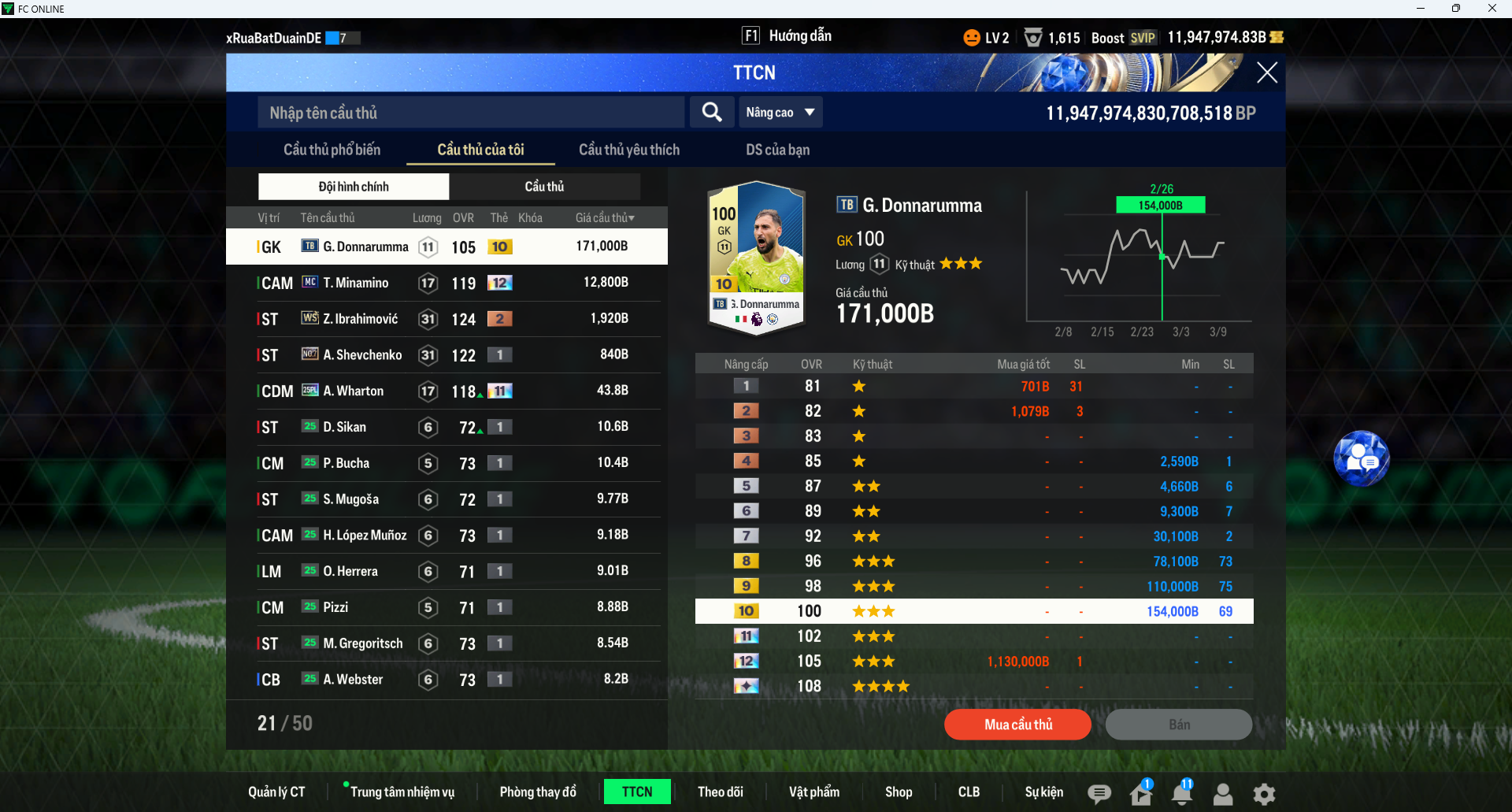The width and height of the screenshot is (1512, 812).
Task: Maximize the FC ONLINE window
Action: tap(1455, 9)
